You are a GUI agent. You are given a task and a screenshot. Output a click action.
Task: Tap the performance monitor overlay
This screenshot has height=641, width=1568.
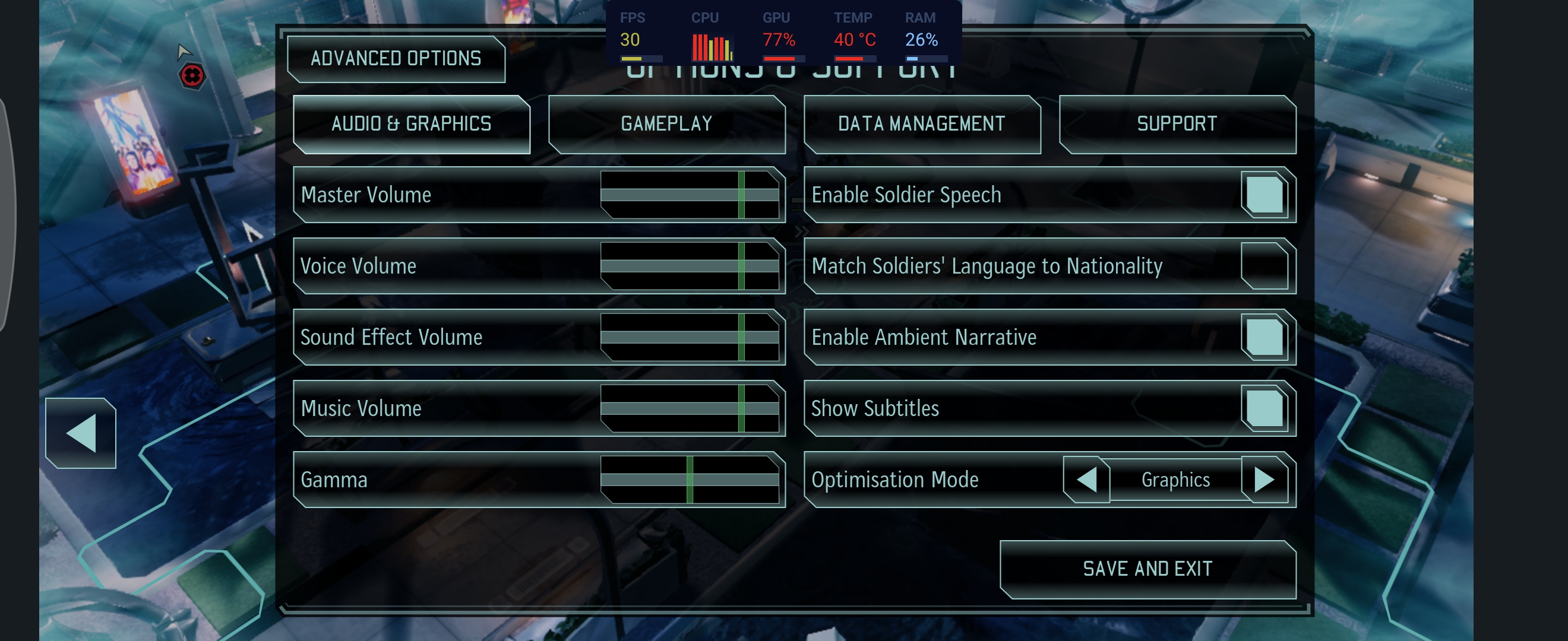click(x=783, y=33)
